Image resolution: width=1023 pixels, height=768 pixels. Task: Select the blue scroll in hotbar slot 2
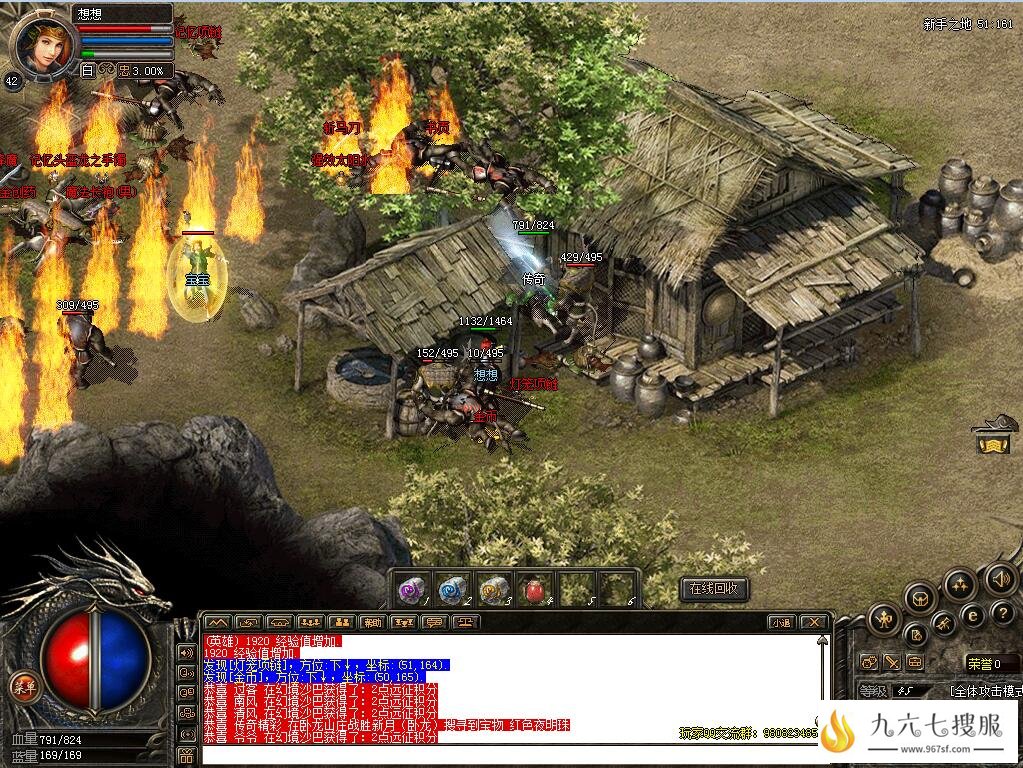[453, 589]
